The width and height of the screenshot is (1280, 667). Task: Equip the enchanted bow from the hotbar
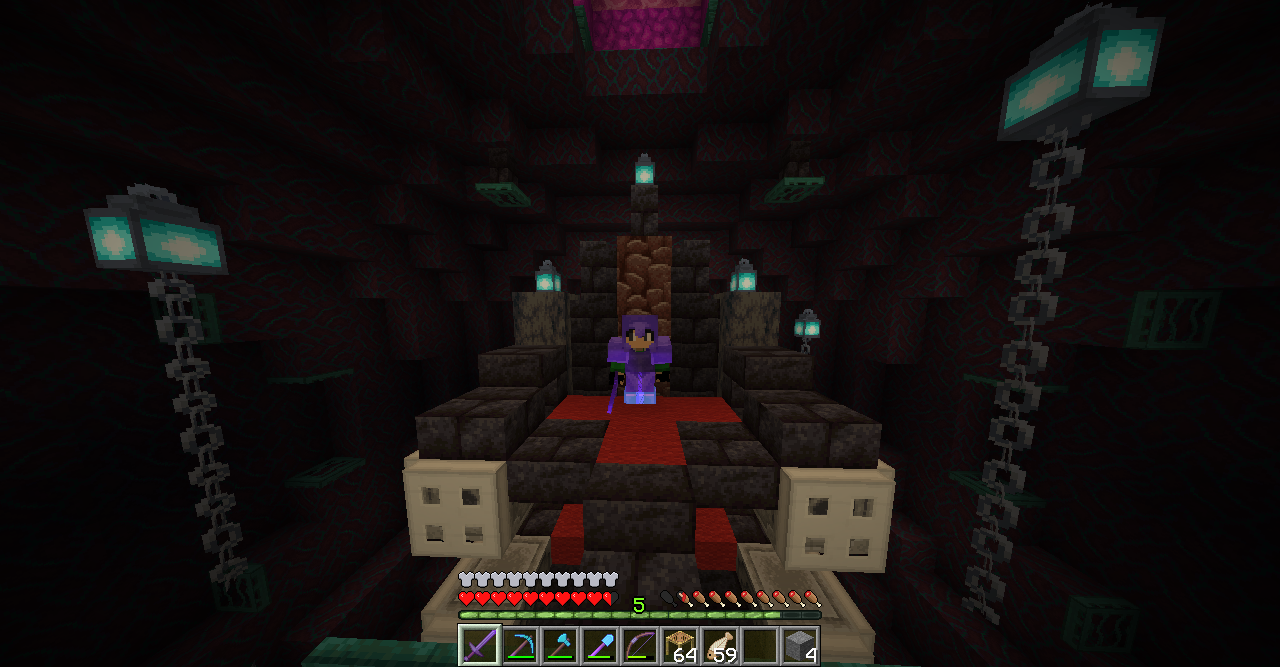pyautogui.click(x=639, y=645)
